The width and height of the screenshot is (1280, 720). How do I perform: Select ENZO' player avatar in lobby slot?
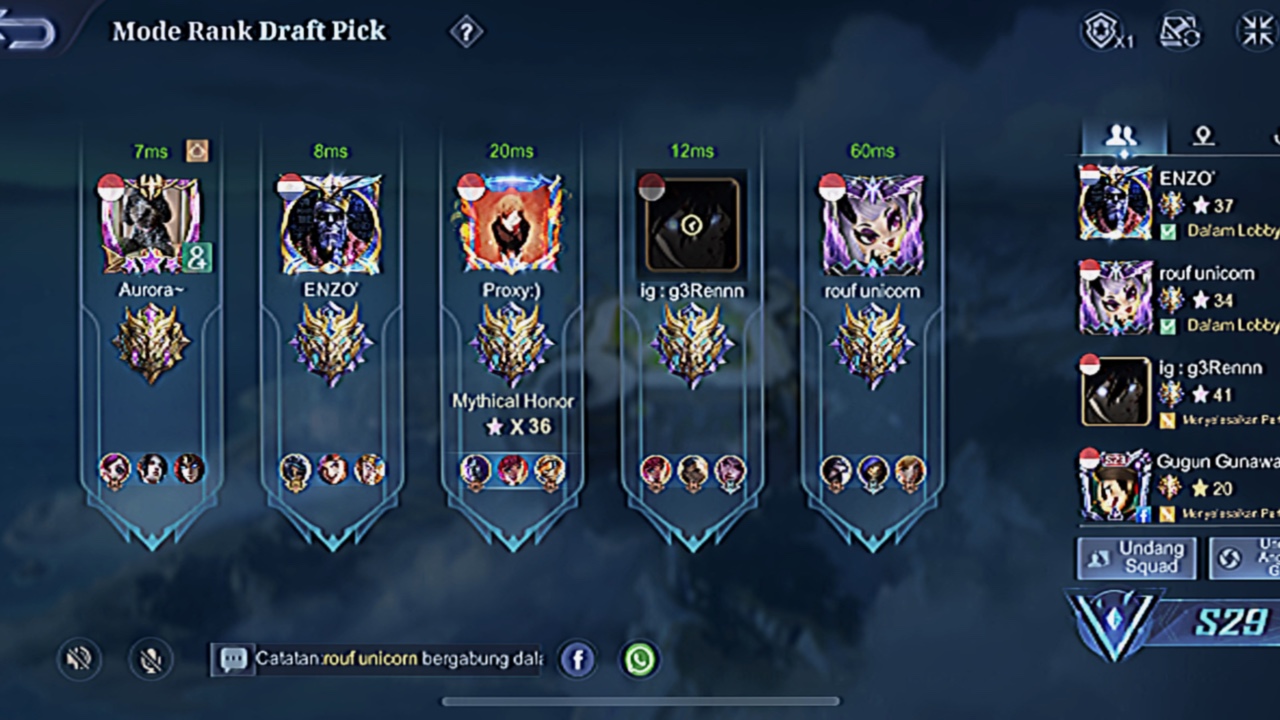pos(330,224)
